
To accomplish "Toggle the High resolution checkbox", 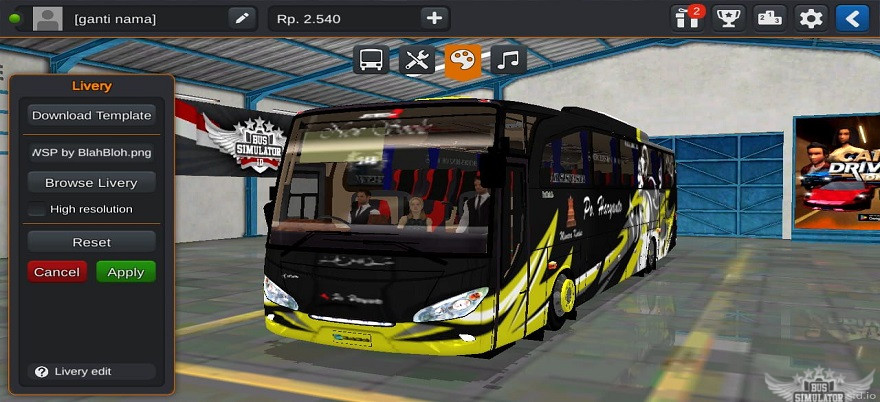I will coord(37,209).
